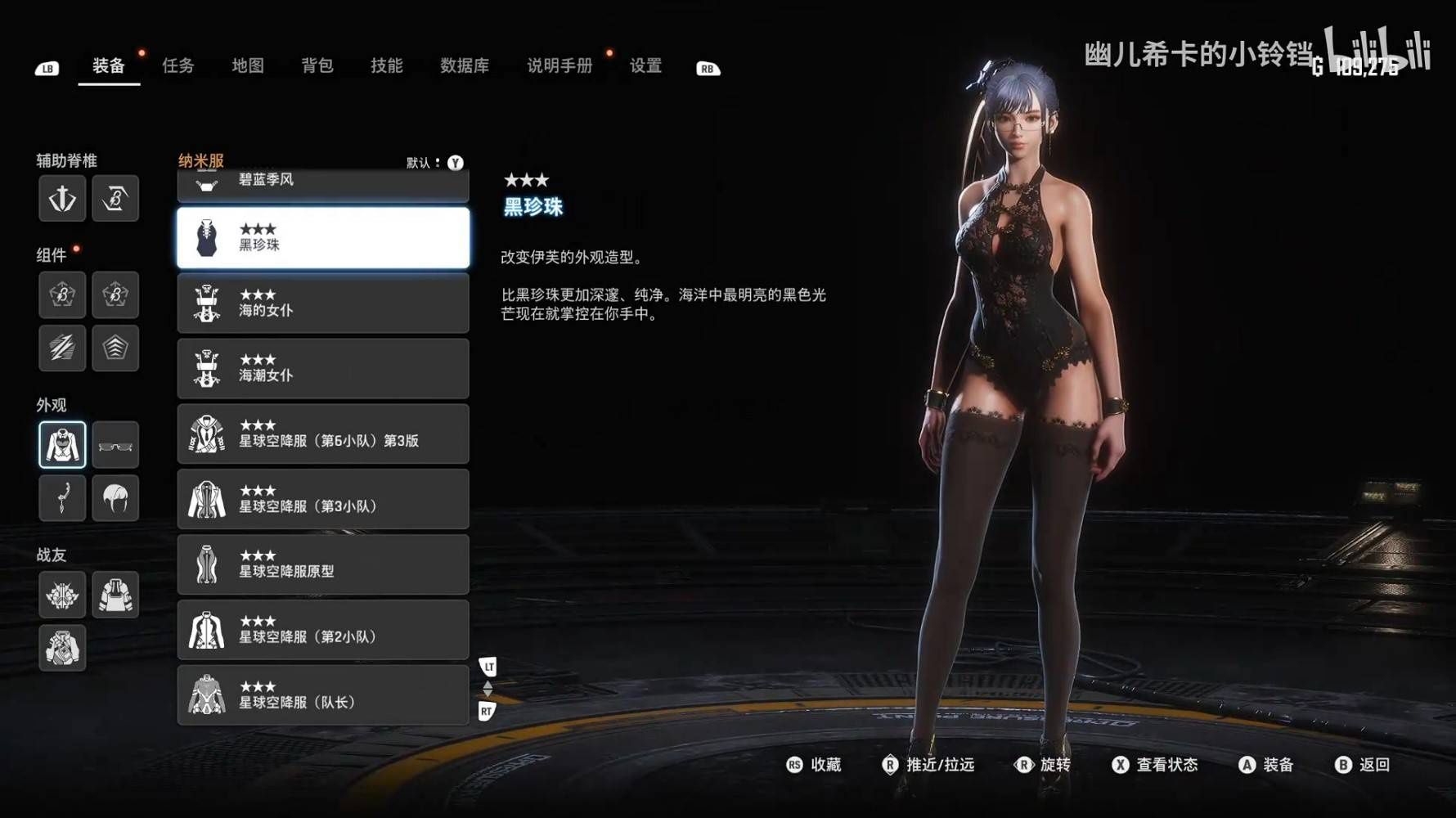Open the earring appearance slot
Viewport: 1456px width, 818px height.
[x=62, y=498]
